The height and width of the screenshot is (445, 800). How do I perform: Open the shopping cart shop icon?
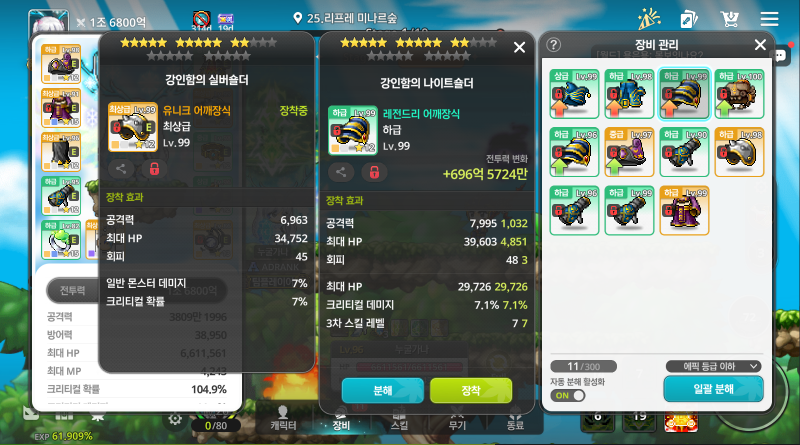pyautogui.click(x=730, y=19)
